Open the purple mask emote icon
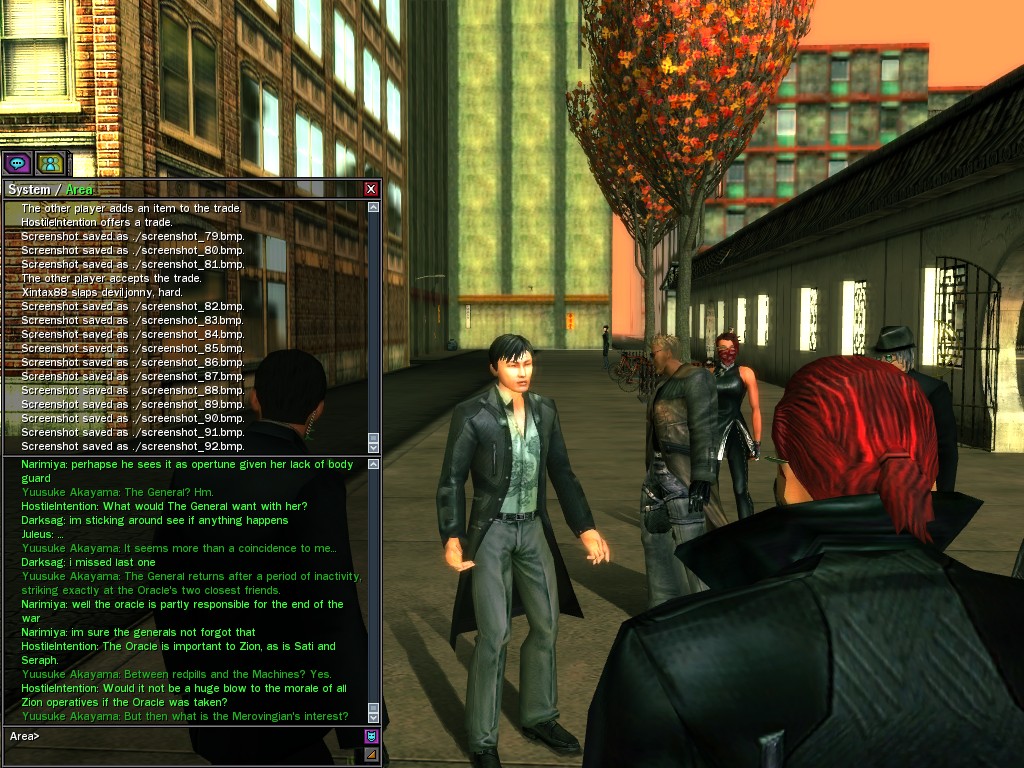This screenshot has width=1024, height=768. coord(372,736)
